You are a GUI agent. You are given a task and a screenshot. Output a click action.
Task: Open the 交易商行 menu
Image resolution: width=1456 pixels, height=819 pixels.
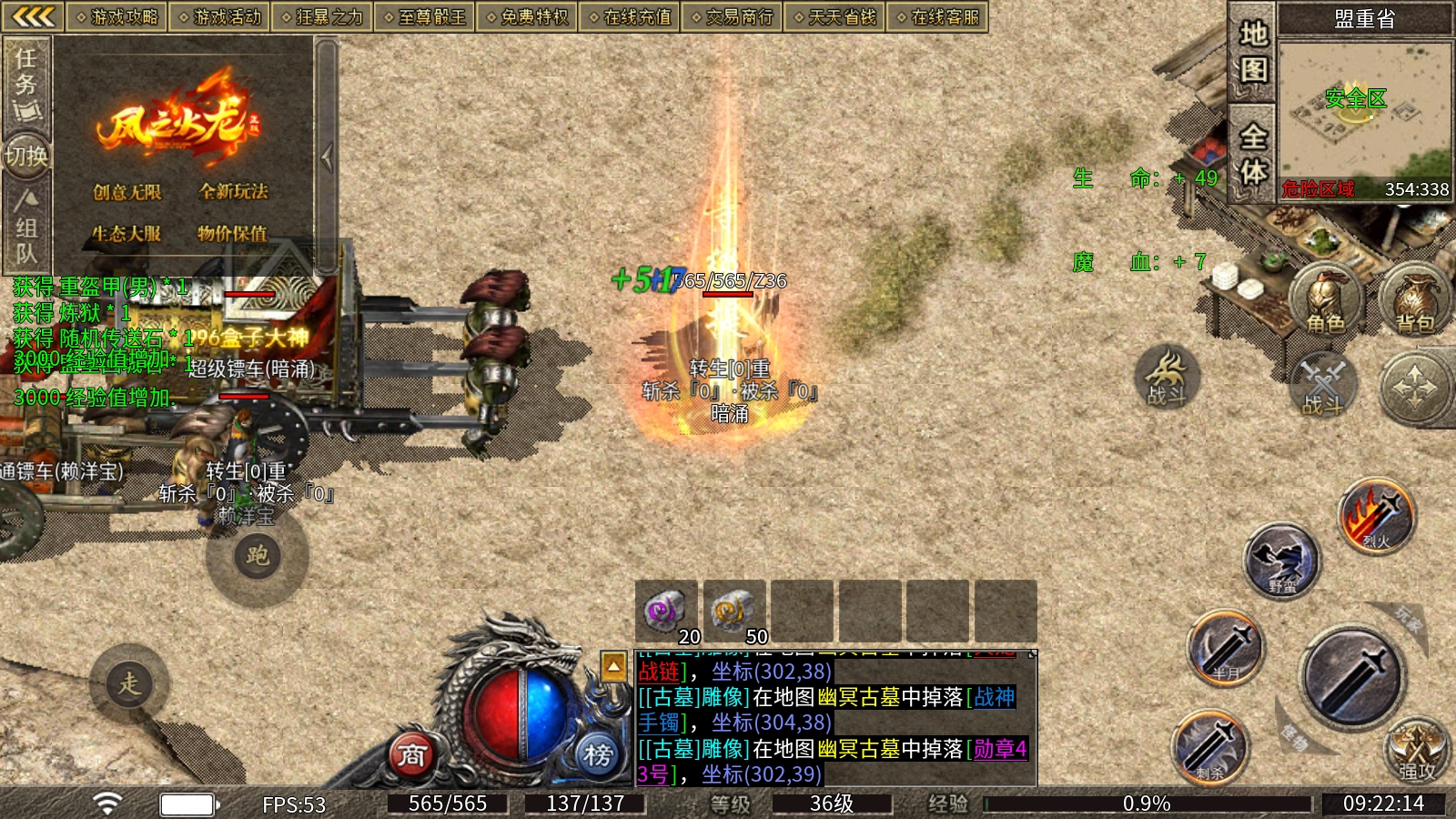tap(732, 16)
